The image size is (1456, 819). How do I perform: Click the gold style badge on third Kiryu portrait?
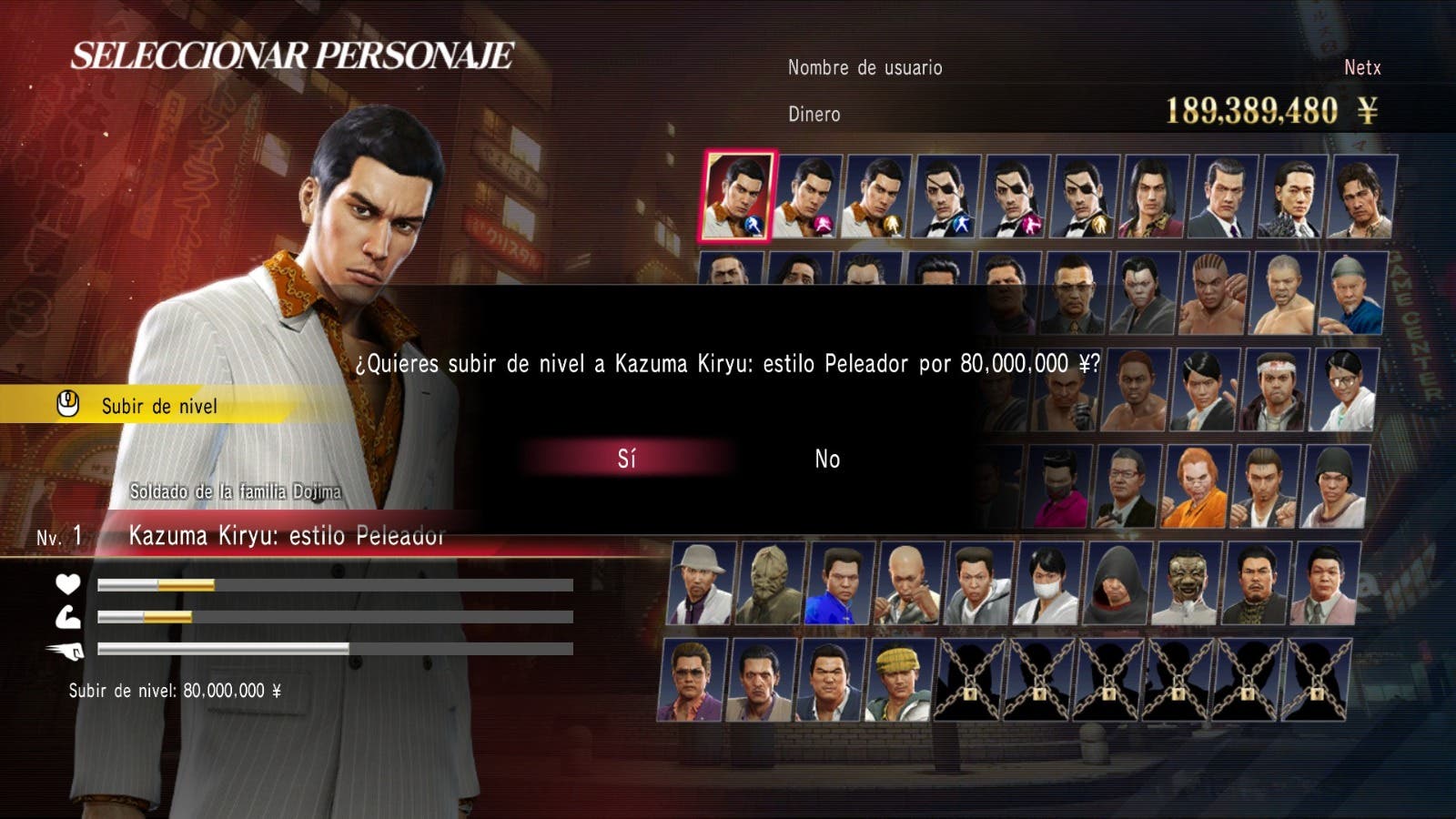click(892, 226)
